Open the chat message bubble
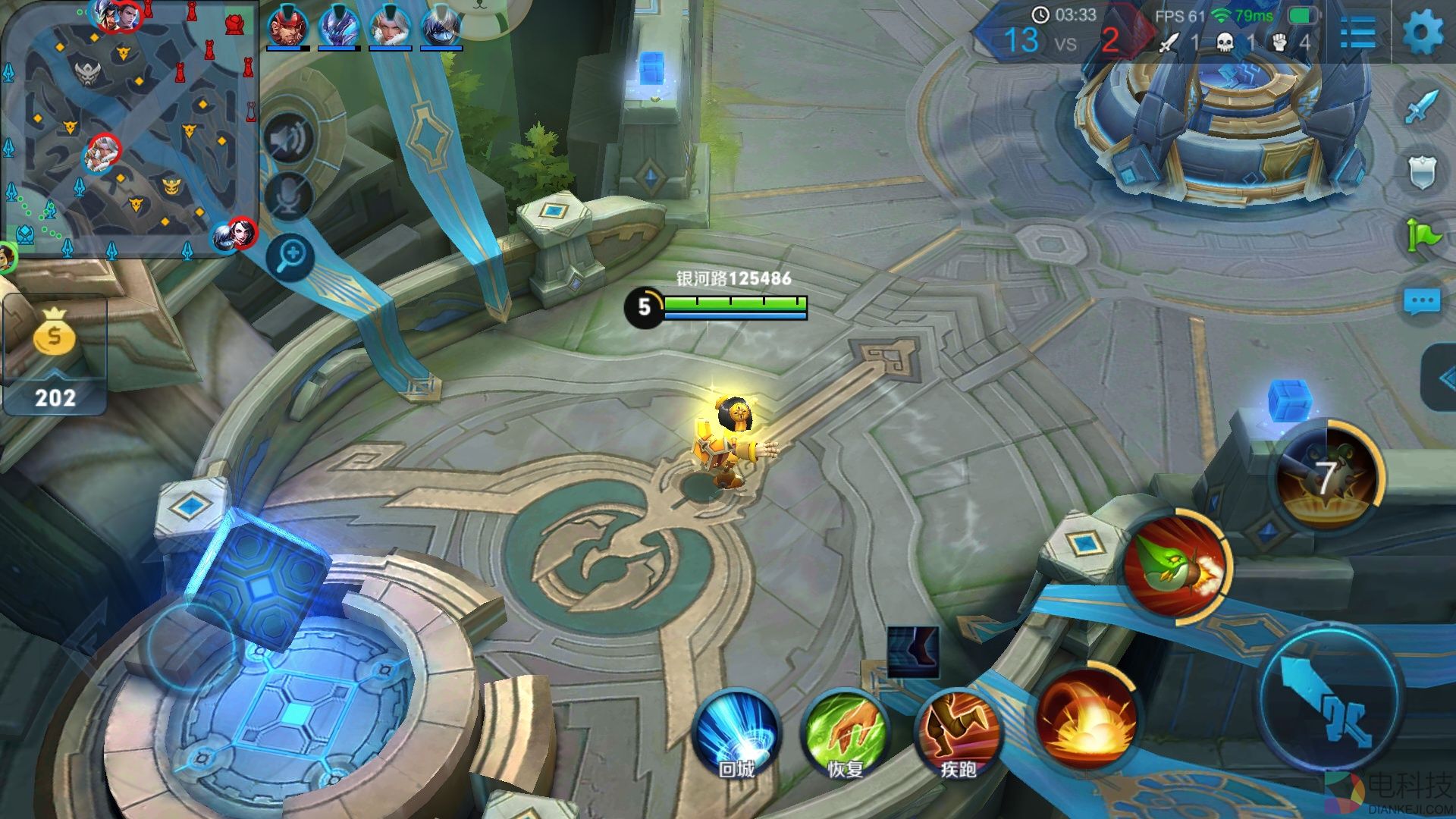1456x819 pixels. coord(1421,301)
